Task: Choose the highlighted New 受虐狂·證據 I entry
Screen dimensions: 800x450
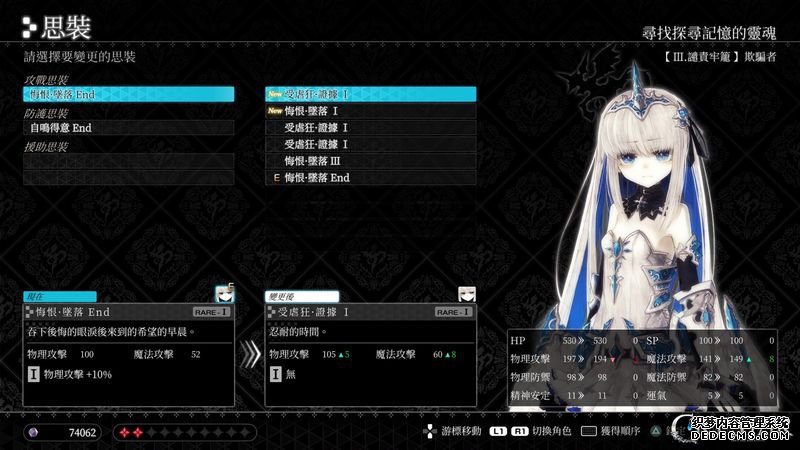Action: coord(370,94)
